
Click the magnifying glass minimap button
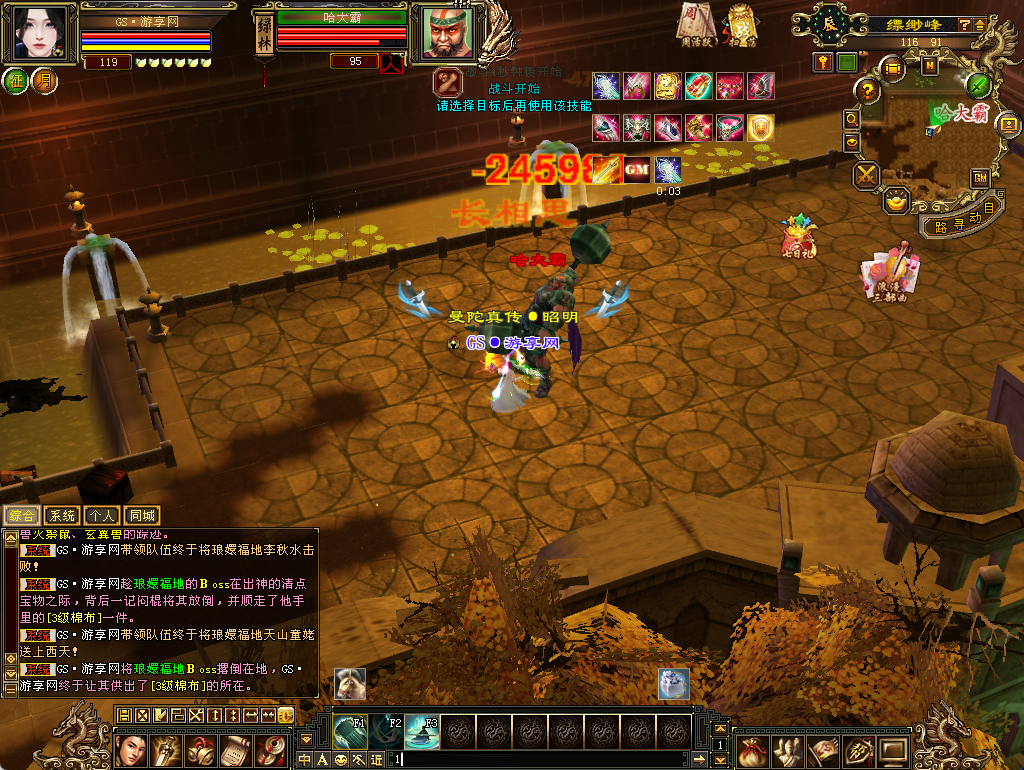[852, 118]
